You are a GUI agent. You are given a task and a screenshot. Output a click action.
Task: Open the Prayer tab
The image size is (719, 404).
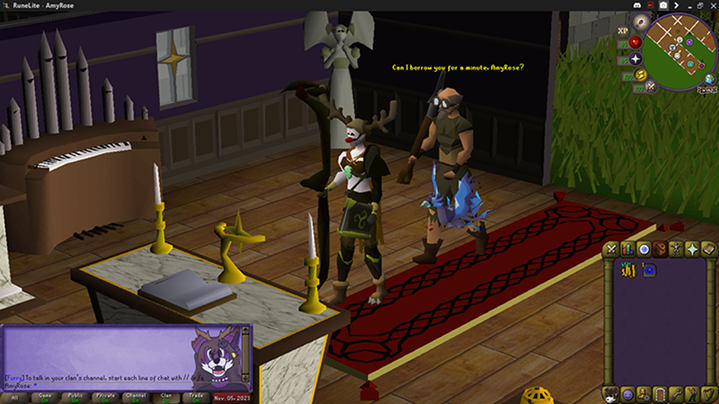692,249
